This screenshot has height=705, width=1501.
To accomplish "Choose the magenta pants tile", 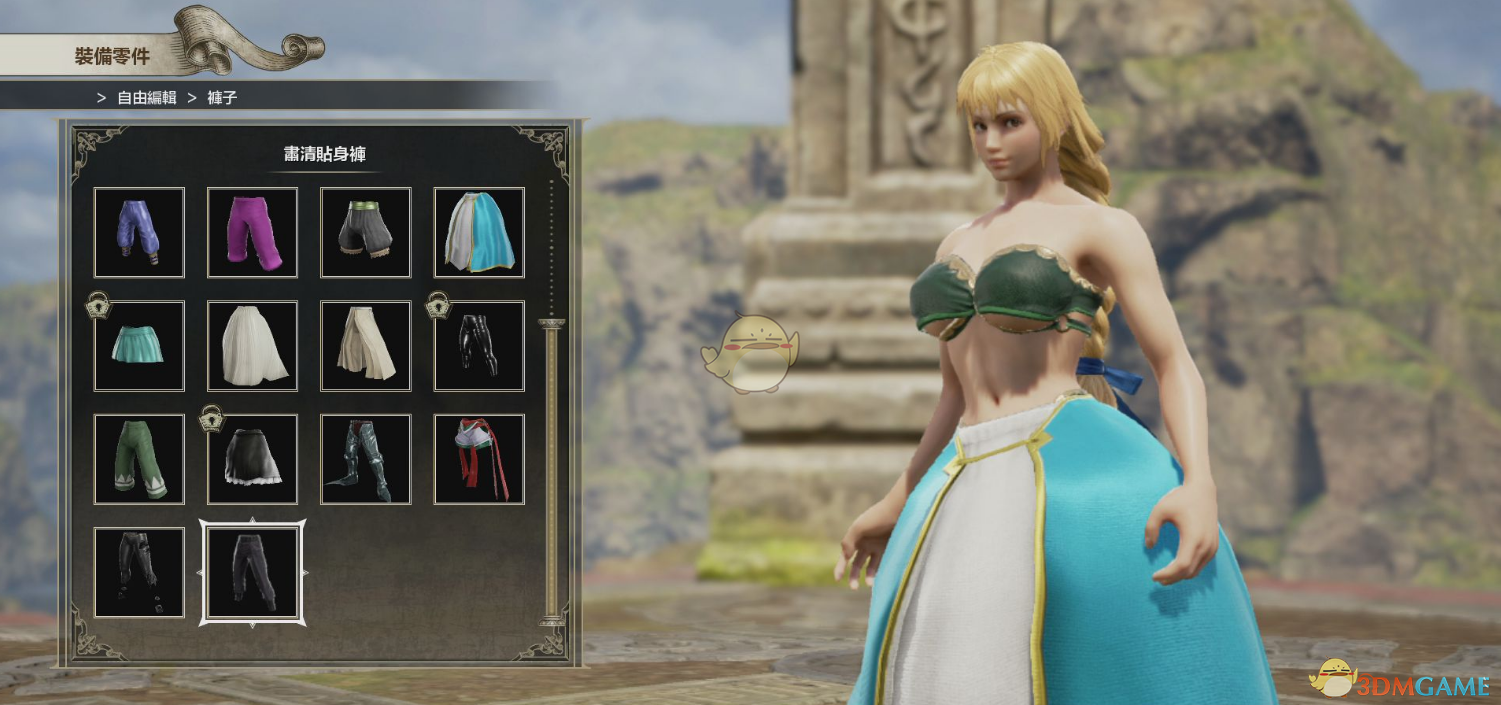I will tap(252, 232).
